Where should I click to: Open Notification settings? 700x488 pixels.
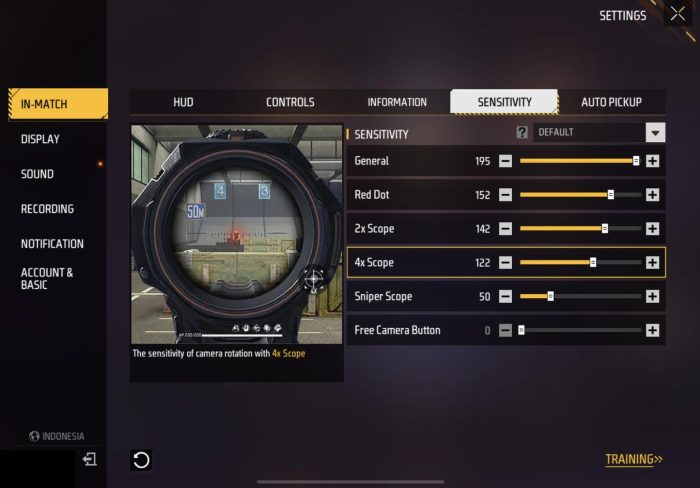(52, 244)
